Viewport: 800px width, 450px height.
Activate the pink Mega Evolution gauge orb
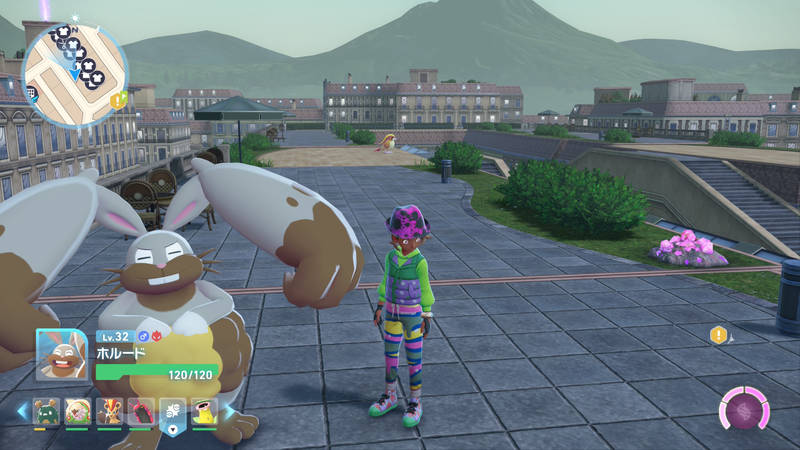tap(746, 410)
